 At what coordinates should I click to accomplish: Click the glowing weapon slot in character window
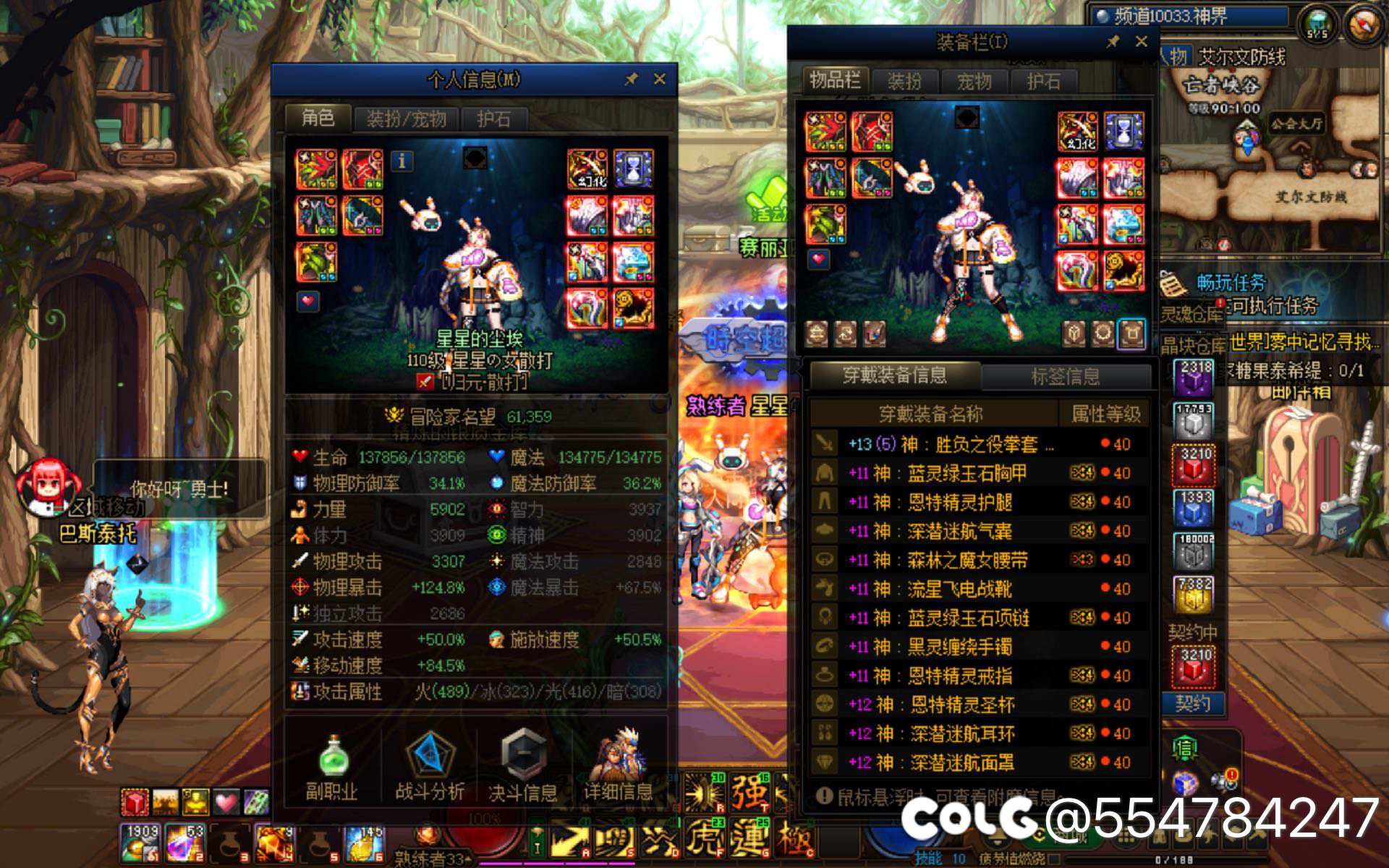click(320, 169)
